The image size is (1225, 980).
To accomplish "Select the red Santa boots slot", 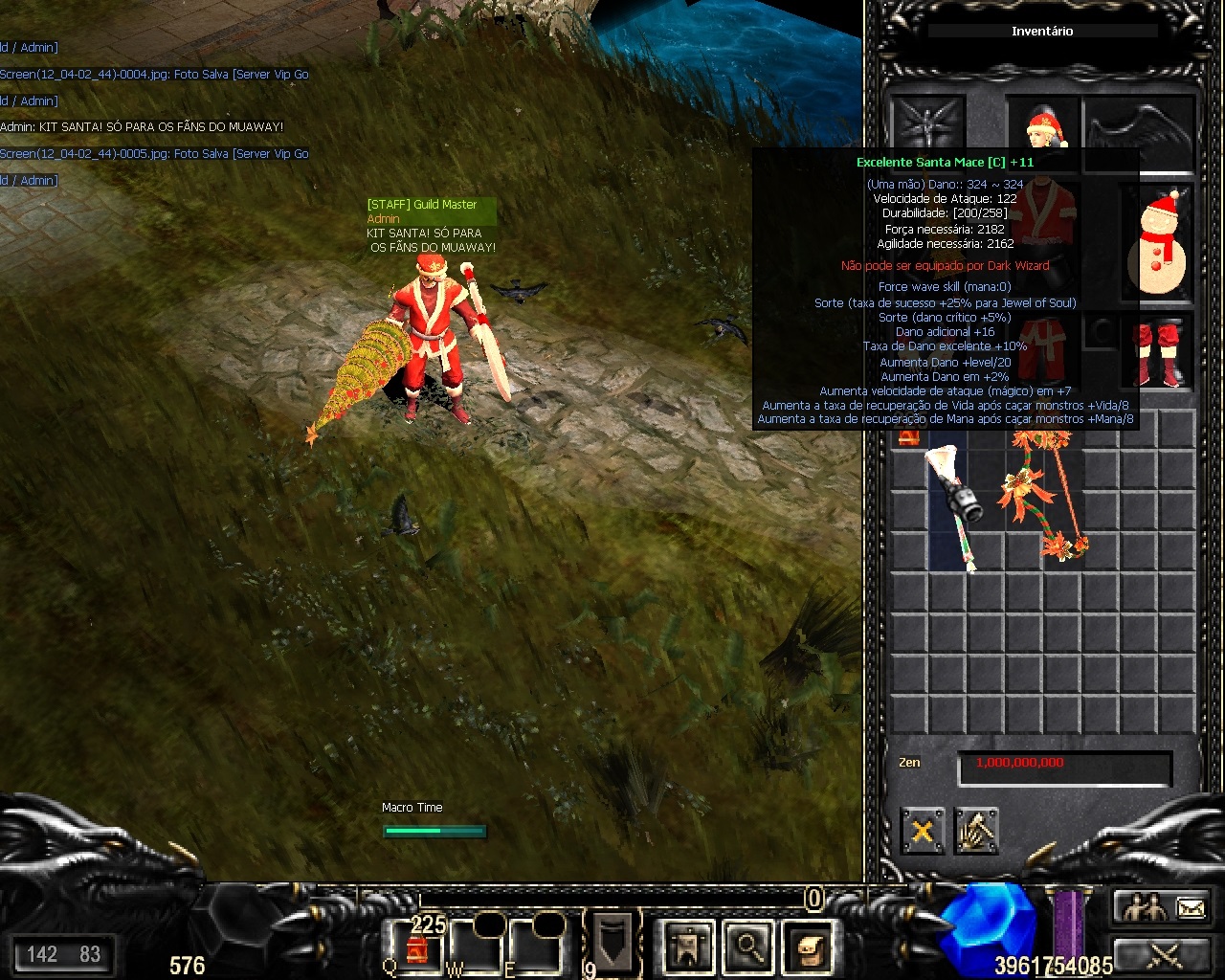I will click(1157, 351).
